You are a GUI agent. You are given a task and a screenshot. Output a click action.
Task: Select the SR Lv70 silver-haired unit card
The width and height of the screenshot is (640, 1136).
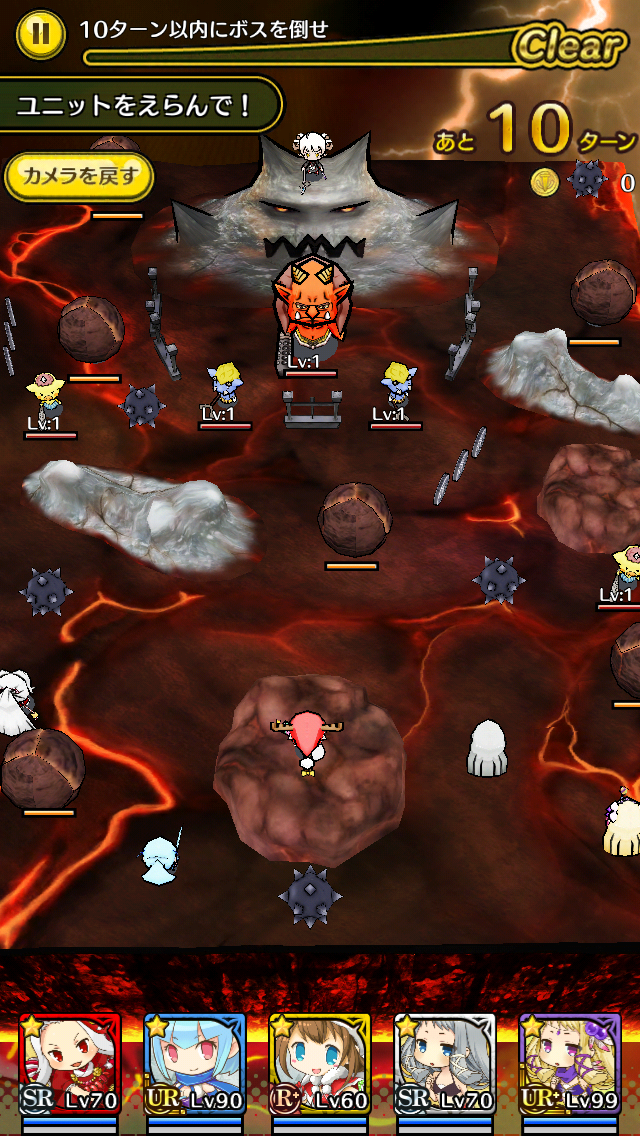[x=445, y=1063]
